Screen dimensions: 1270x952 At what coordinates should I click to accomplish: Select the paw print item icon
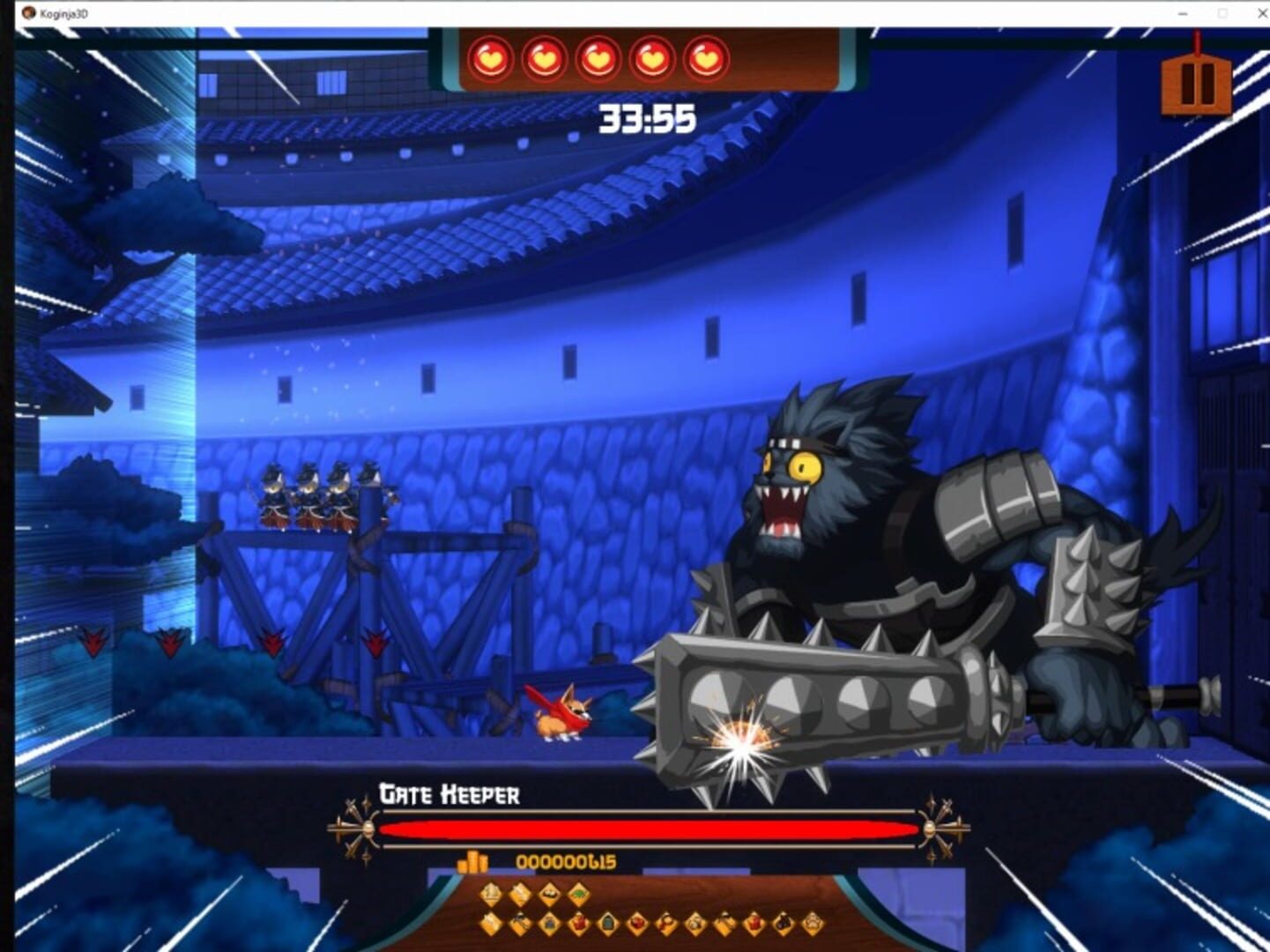coord(812,923)
